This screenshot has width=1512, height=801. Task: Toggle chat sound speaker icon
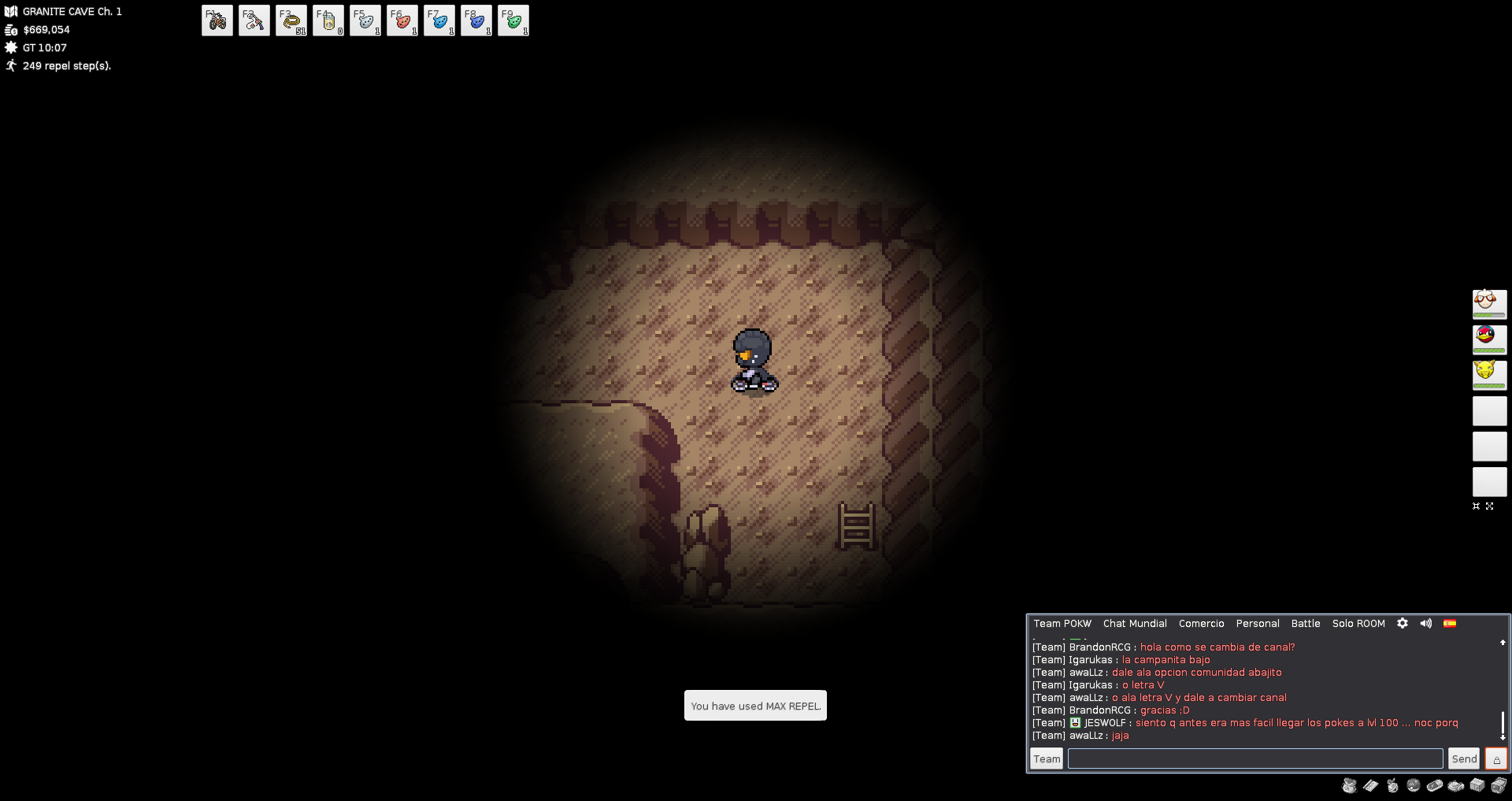pyautogui.click(x=1426, y=623)
